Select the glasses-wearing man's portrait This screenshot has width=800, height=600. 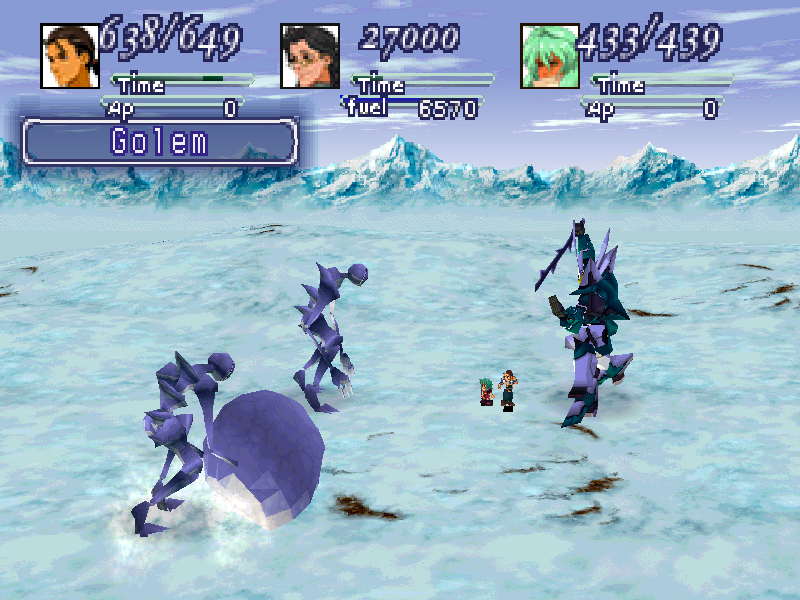coord(309,56)
